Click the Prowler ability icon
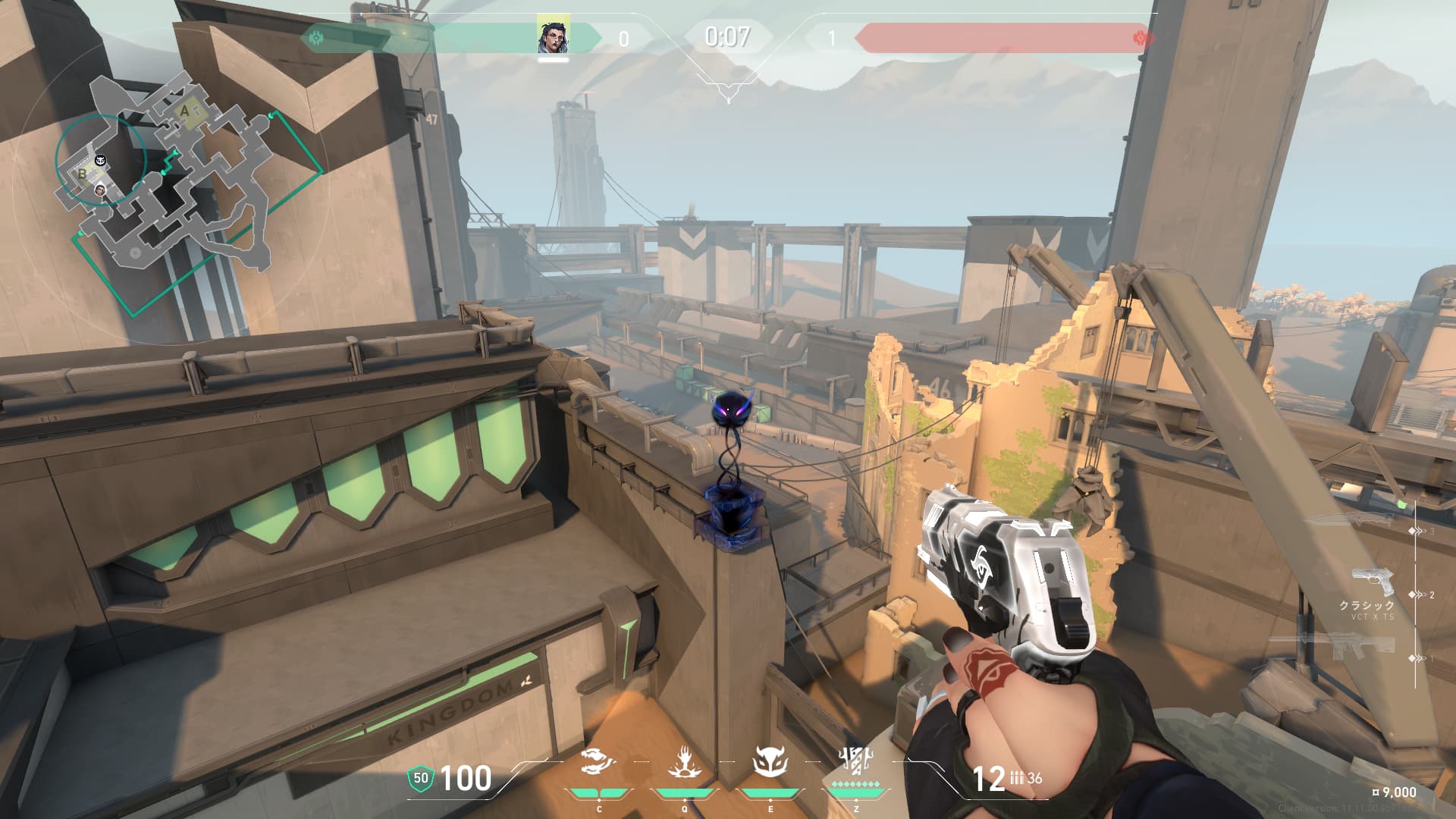This screenshot has width=1456, height=819. point(598,761)
